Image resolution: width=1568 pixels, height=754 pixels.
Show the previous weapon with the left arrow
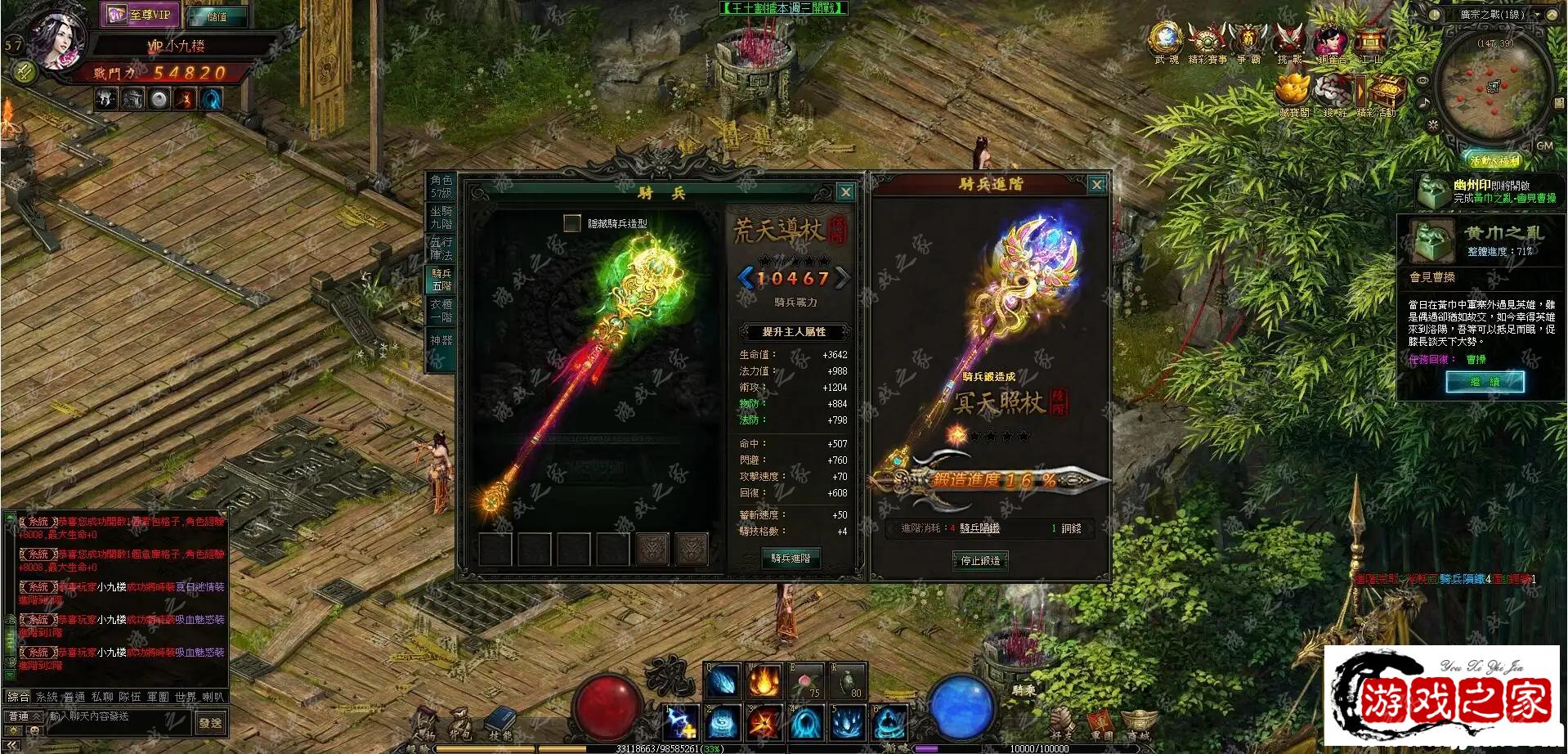coord(745,278)
